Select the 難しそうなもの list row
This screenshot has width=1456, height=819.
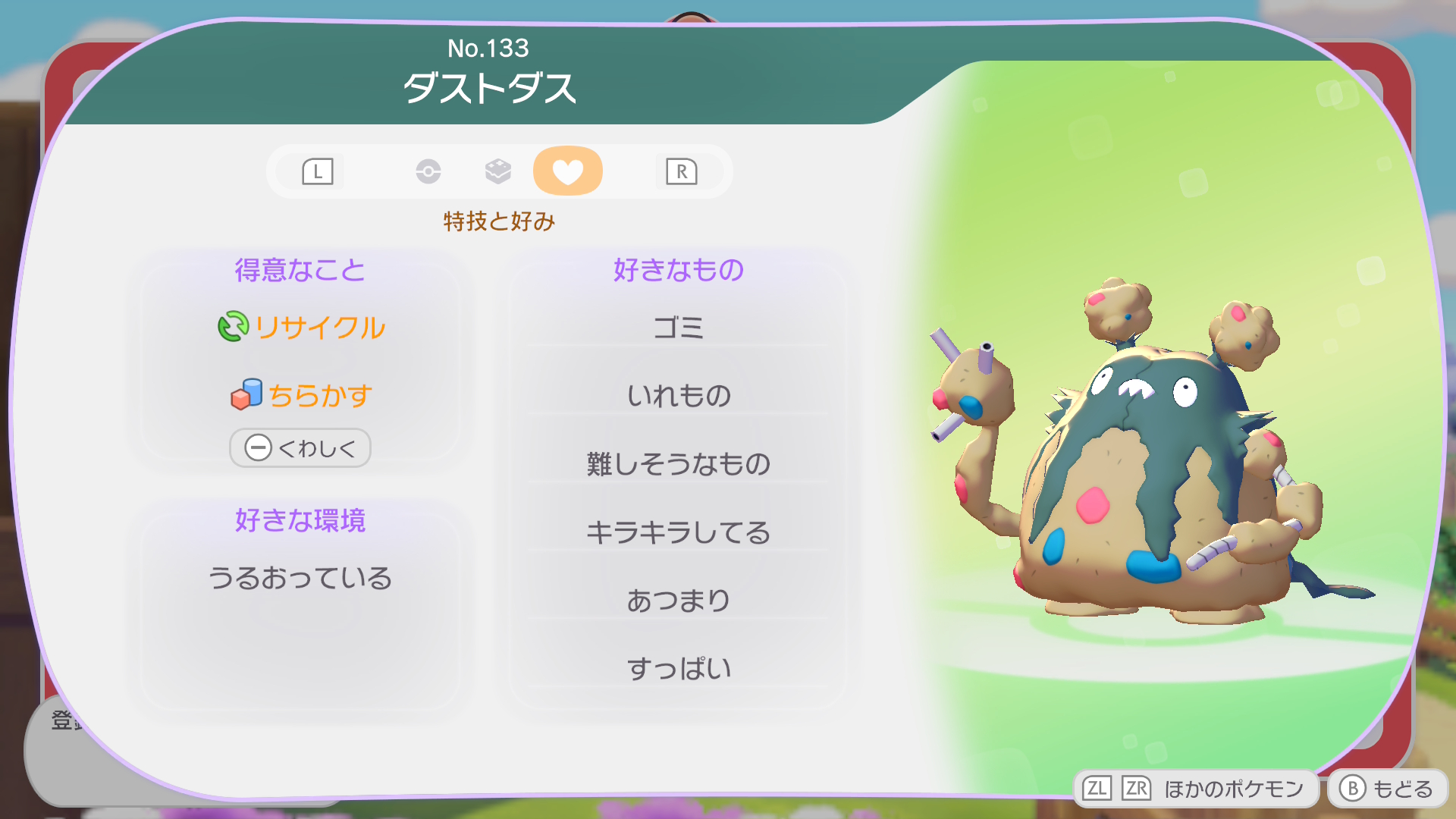click(x=678, y=463)
